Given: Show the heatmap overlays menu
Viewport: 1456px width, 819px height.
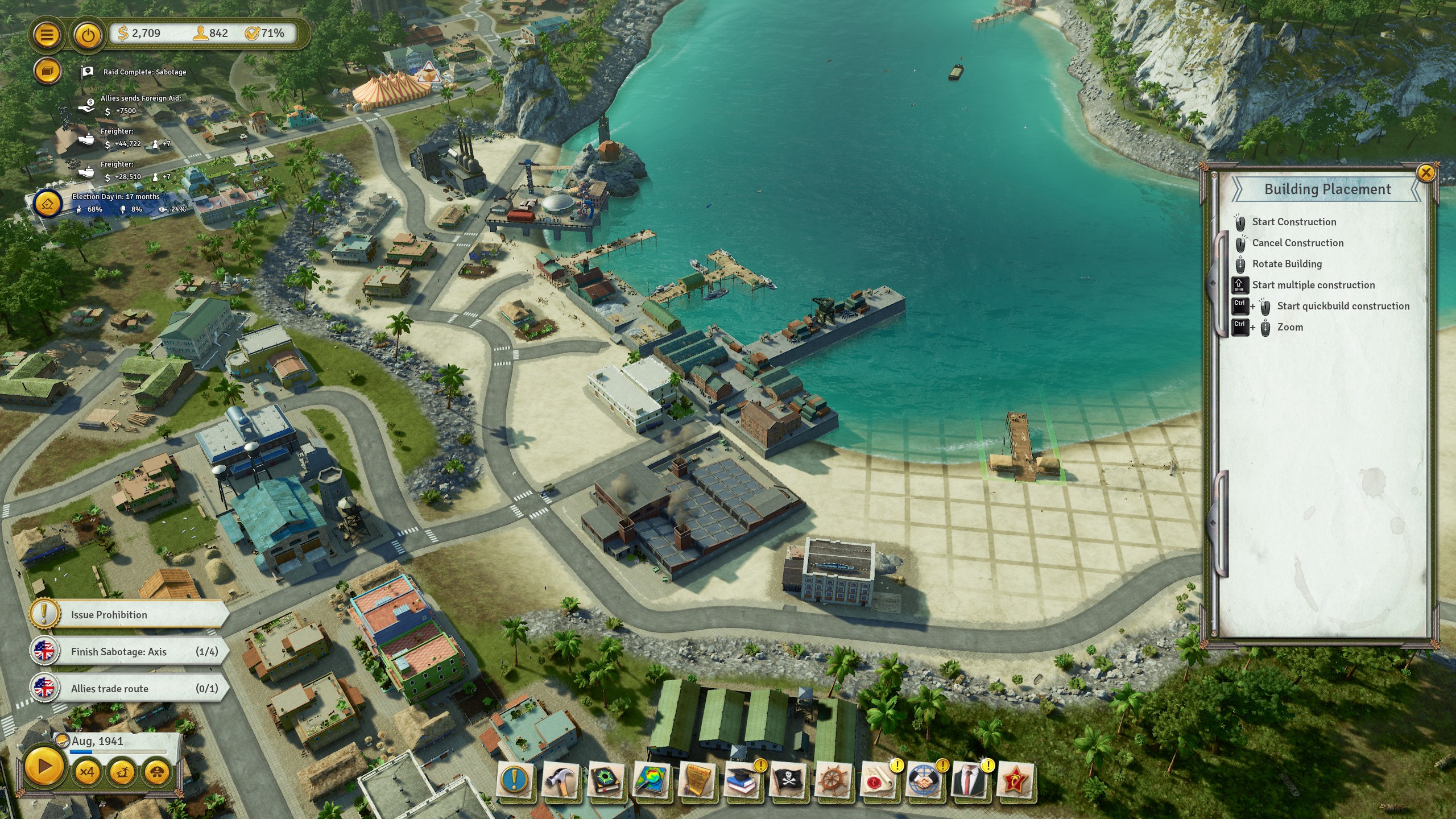Looking at the screenshot, I should (651, 780).
